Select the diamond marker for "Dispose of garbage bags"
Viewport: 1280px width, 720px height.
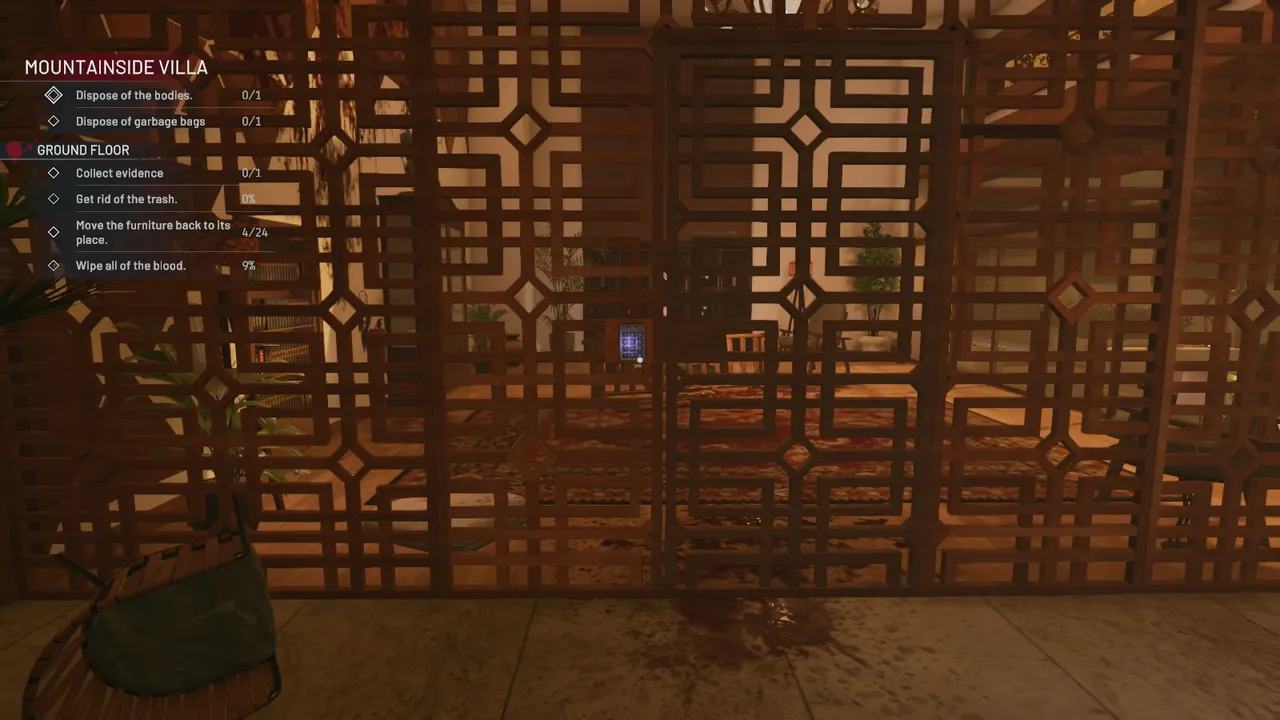[x=53, y=121]
